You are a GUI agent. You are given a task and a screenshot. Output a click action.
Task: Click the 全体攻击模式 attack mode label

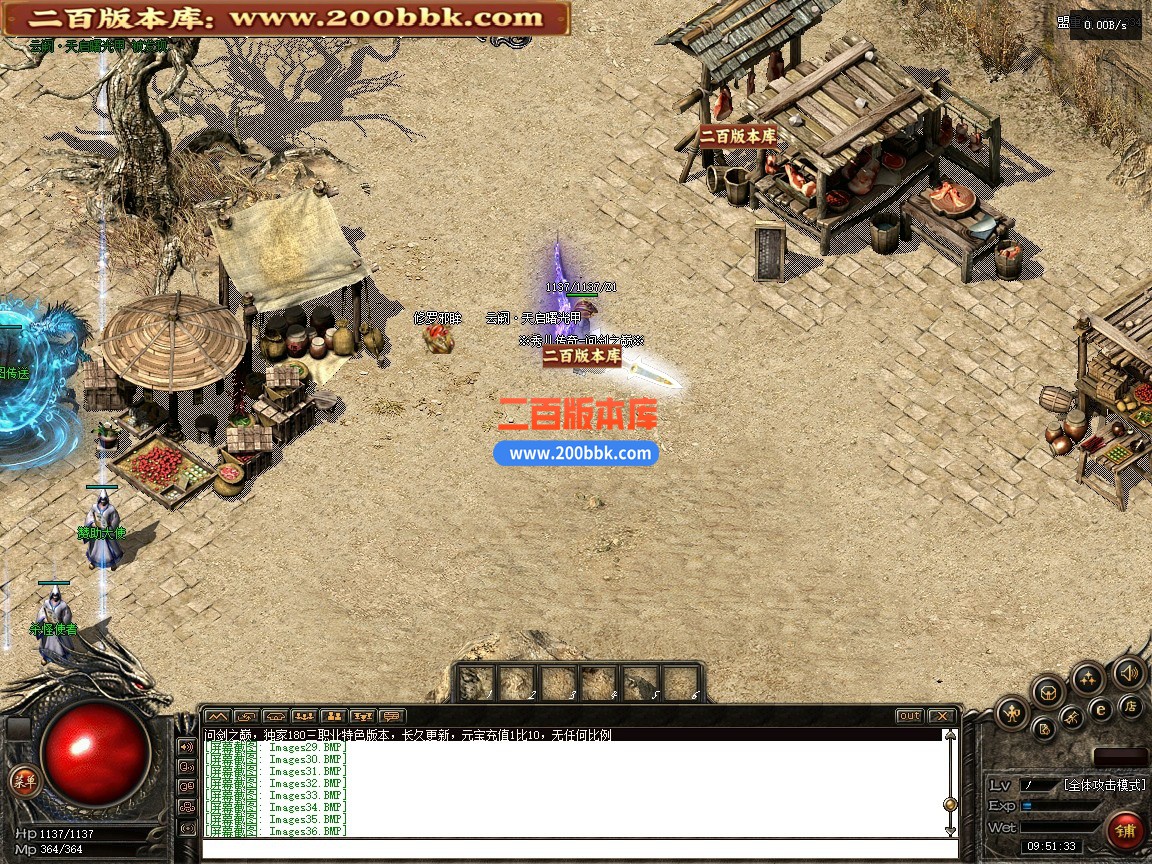(x=1104, y=785)
